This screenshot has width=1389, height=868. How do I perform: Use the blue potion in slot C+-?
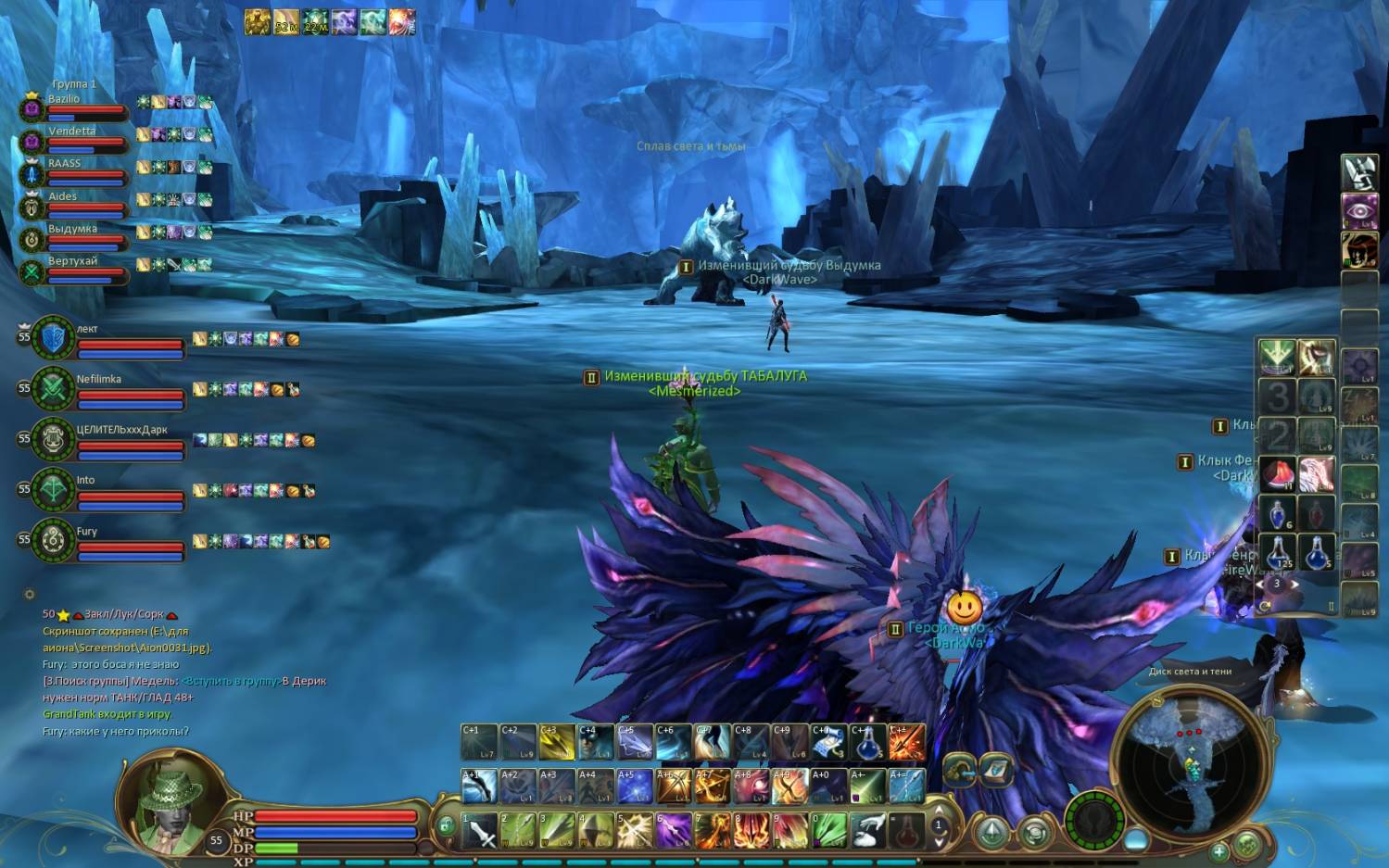point(868,742)
